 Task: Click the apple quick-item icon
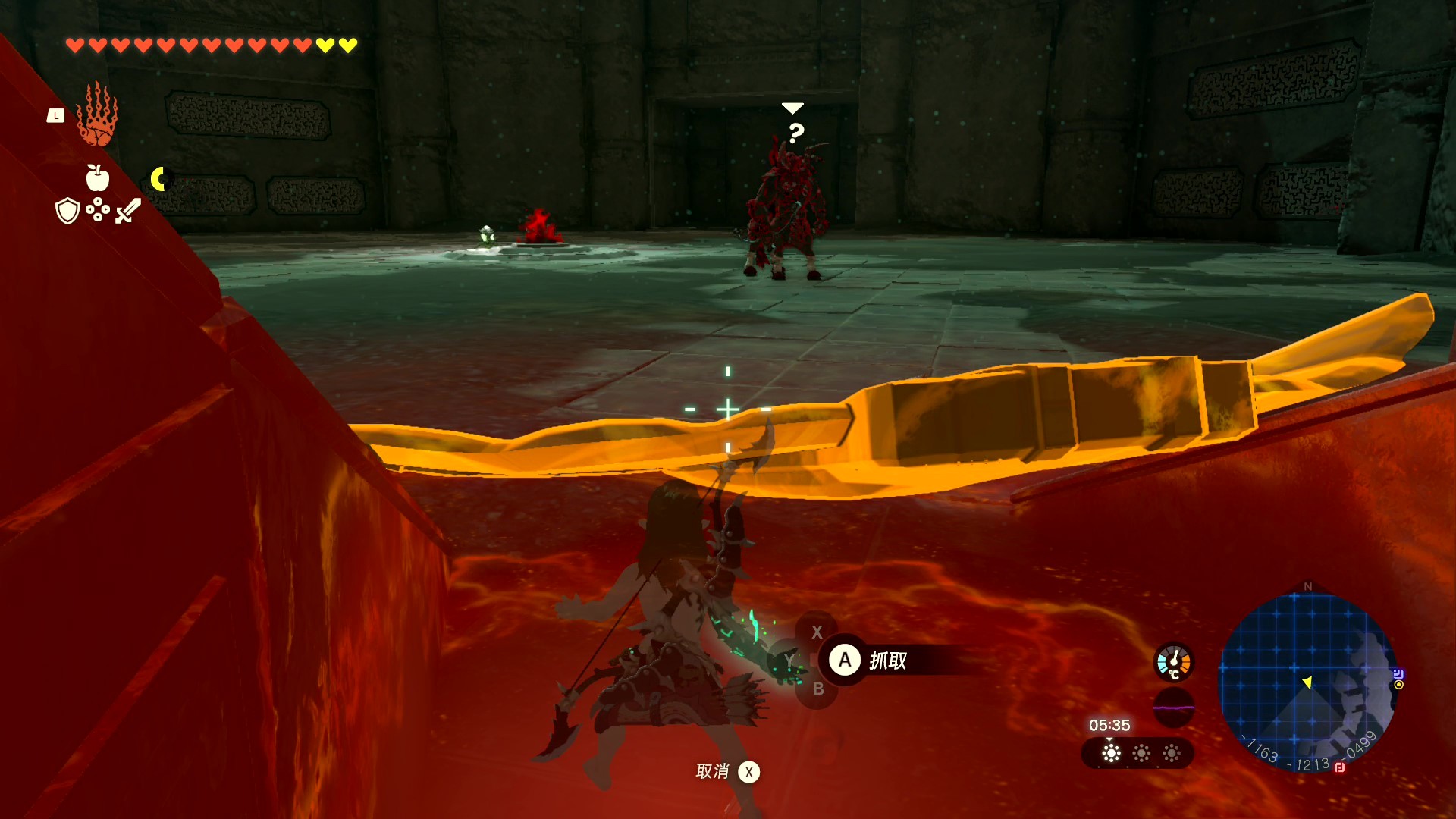pyautogui.click(x=97, y=178)
